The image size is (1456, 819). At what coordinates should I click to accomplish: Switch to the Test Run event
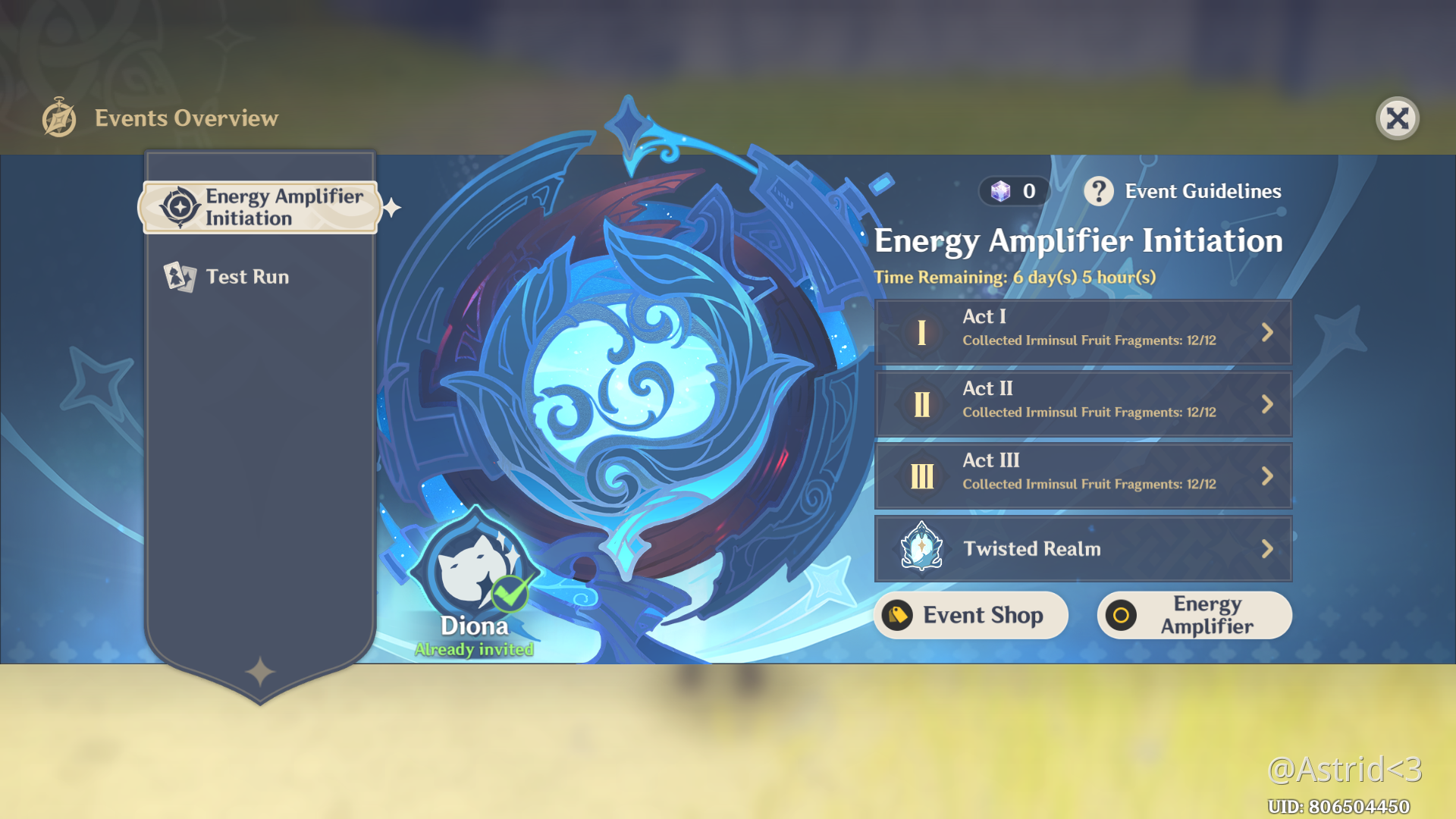coord(246,277)
